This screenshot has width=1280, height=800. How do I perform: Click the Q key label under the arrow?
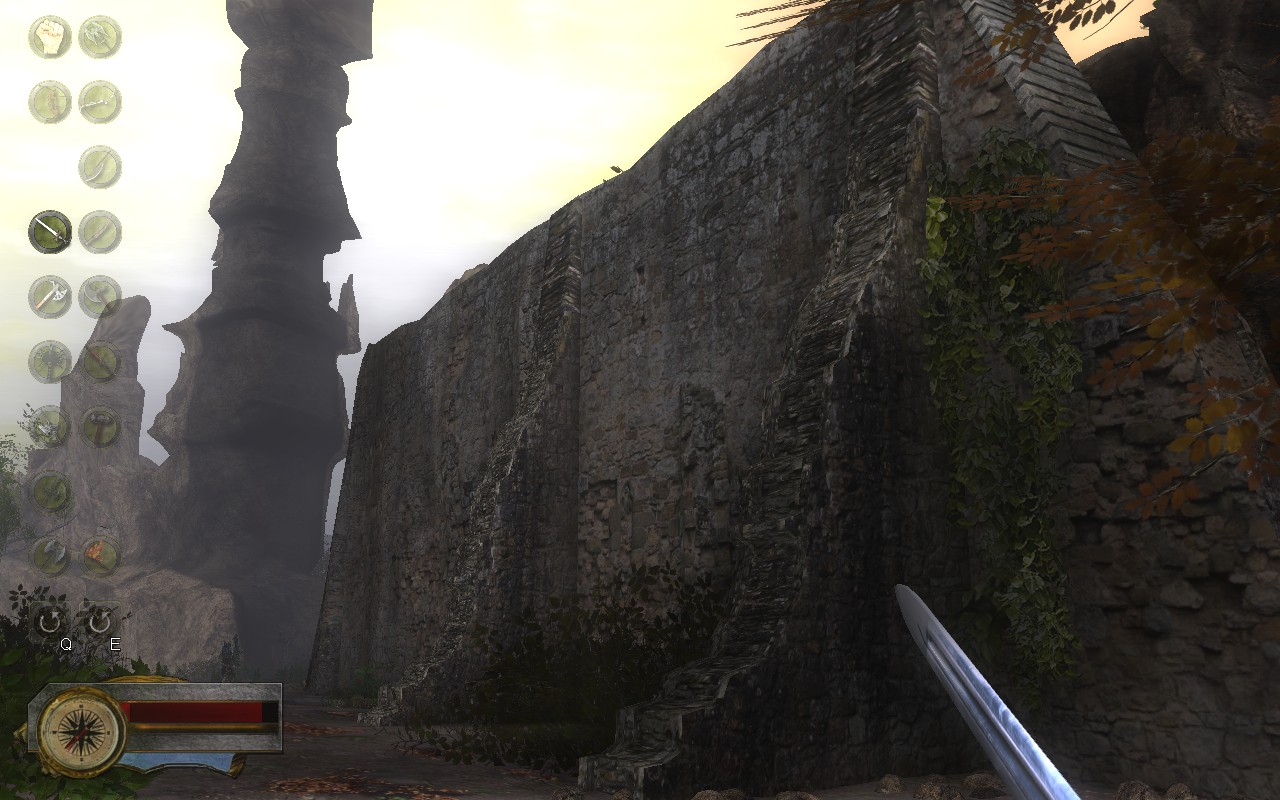(66, 644)
